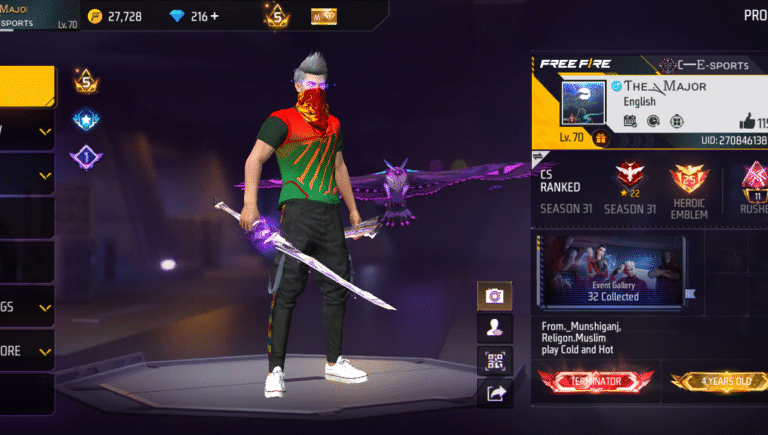Viewport: 768px width, 435px height.
Task: Like the profile with thumbs-up
Action: (749, 121)
